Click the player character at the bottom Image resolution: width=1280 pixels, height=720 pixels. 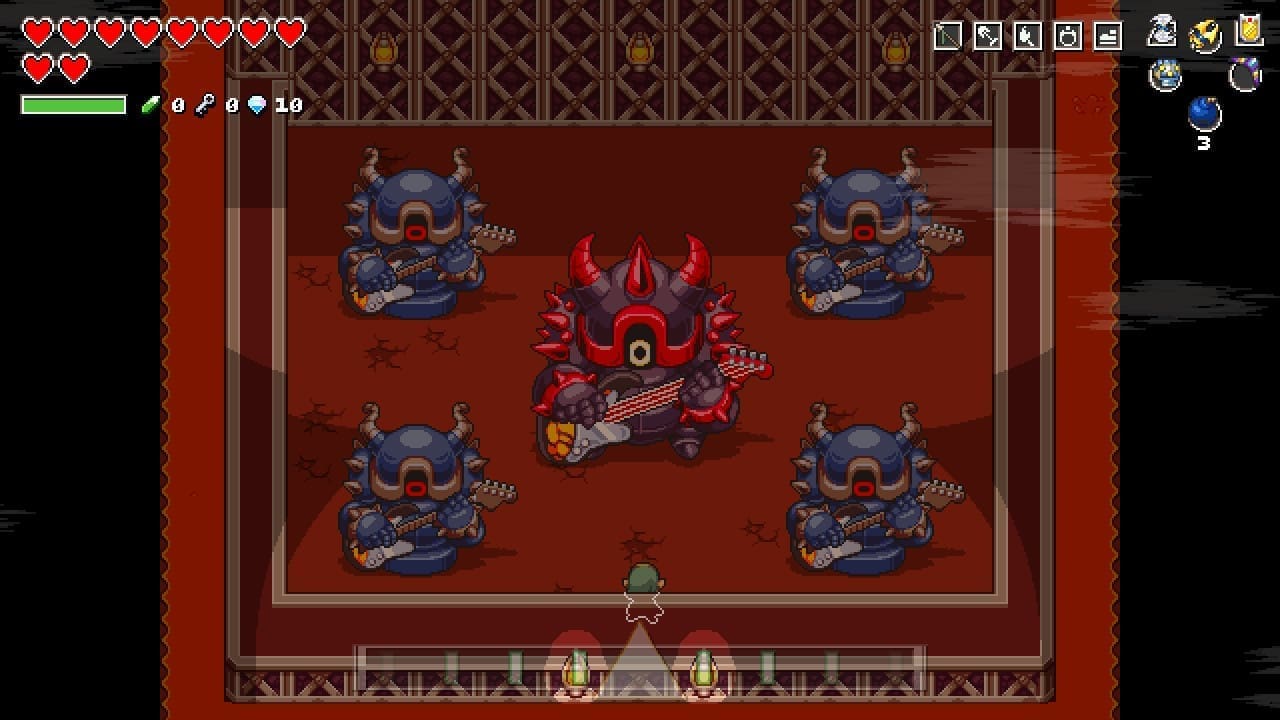click(640, 590)
